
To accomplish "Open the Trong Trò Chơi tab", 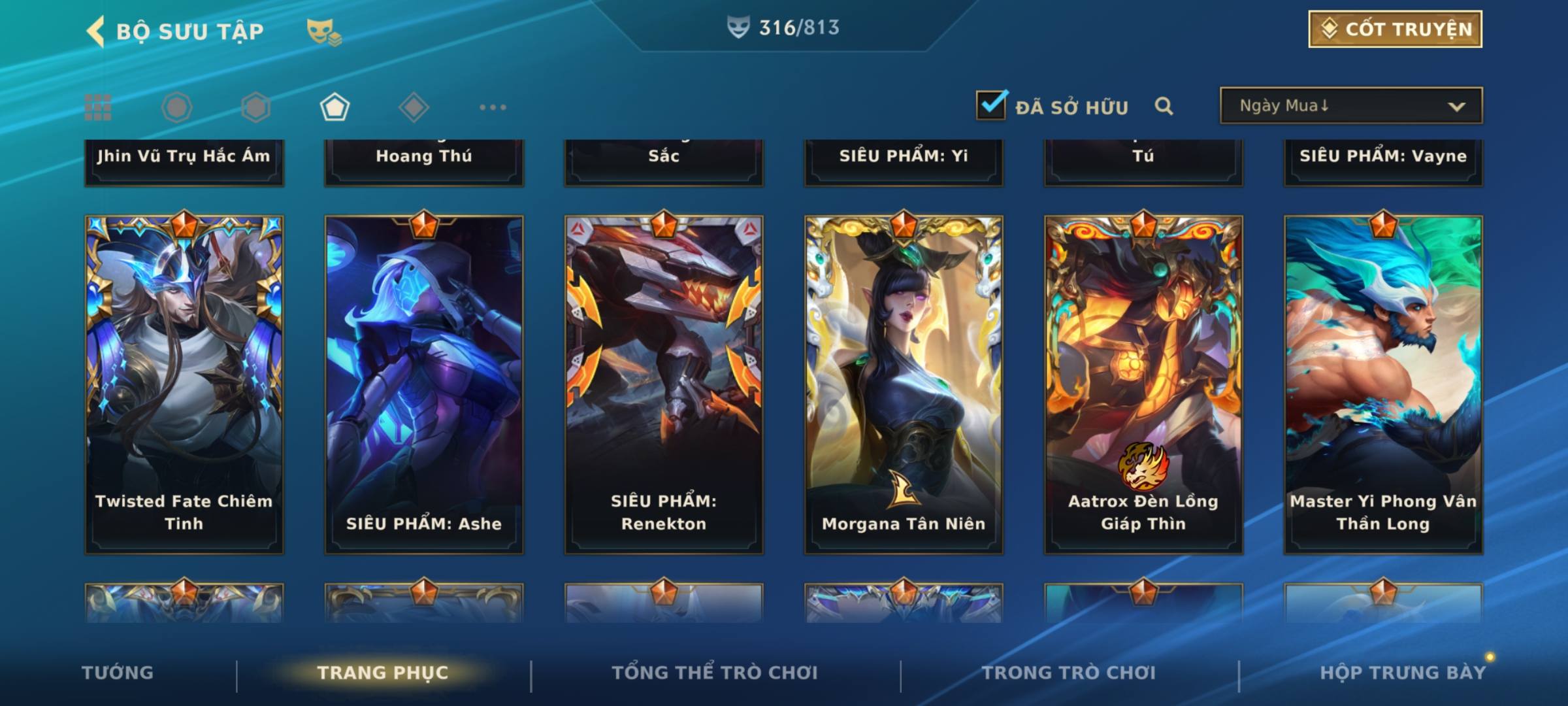I will [1069, 673].
